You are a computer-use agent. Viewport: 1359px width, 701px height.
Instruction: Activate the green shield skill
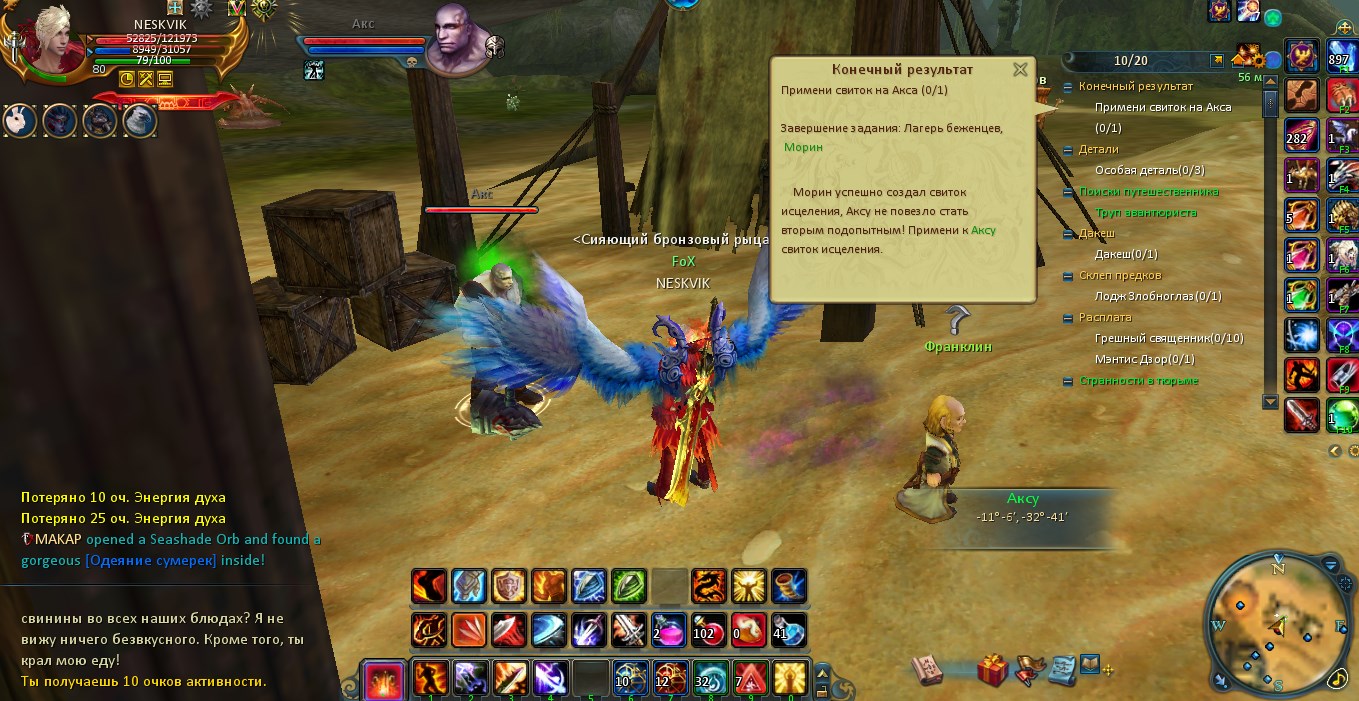pos(629,586)
